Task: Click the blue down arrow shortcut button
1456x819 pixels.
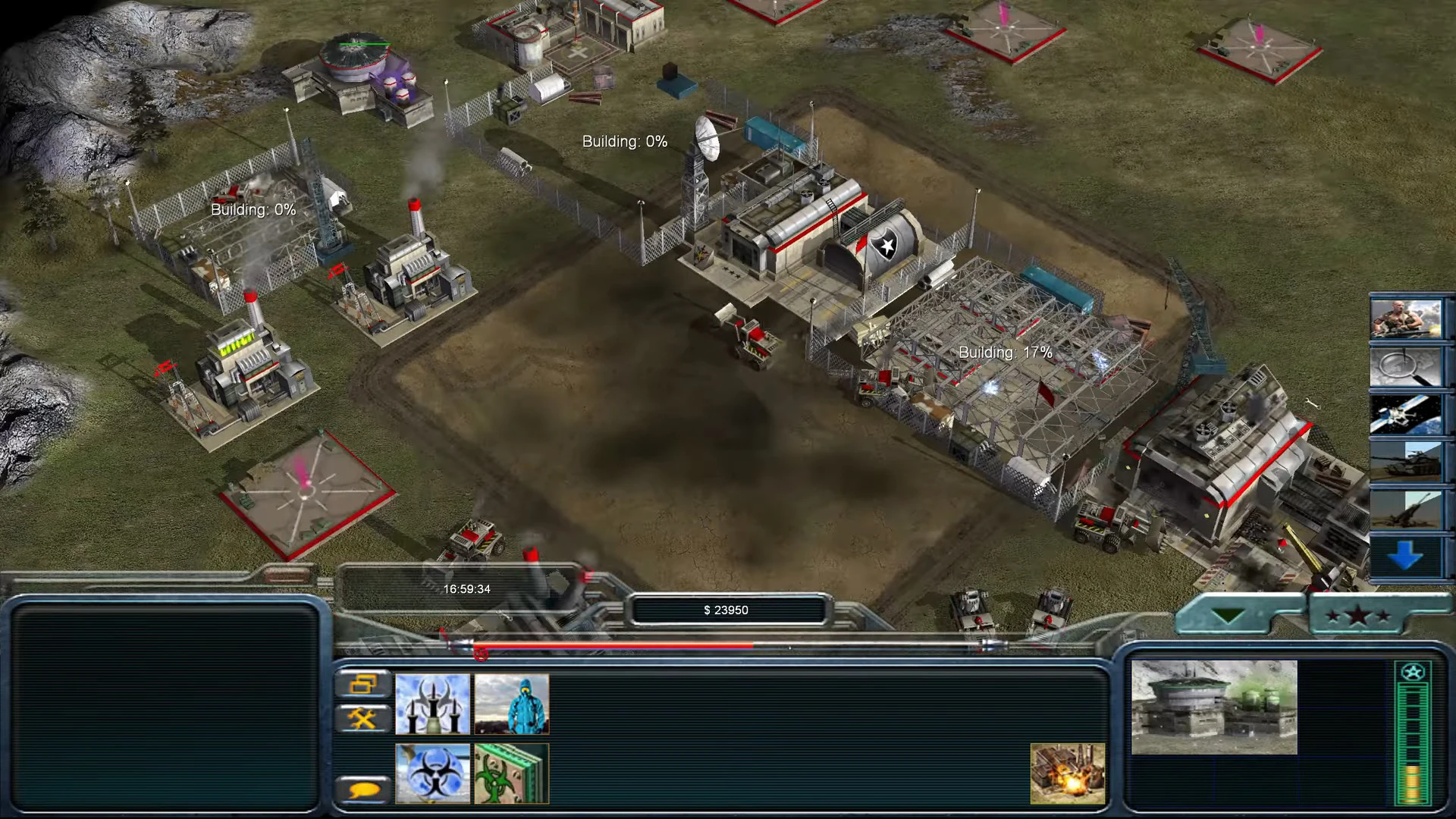Action: point(1405,557)
